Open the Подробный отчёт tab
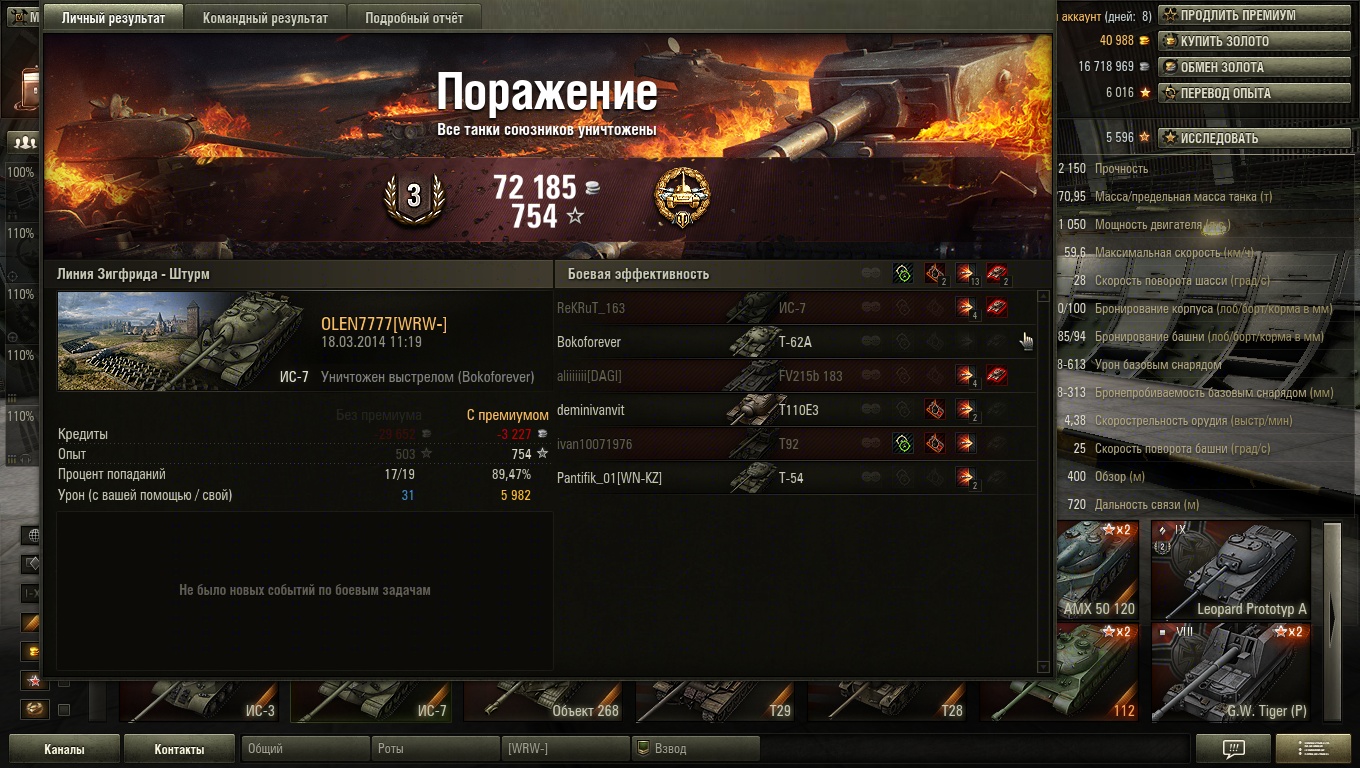 tap(414, 18)
